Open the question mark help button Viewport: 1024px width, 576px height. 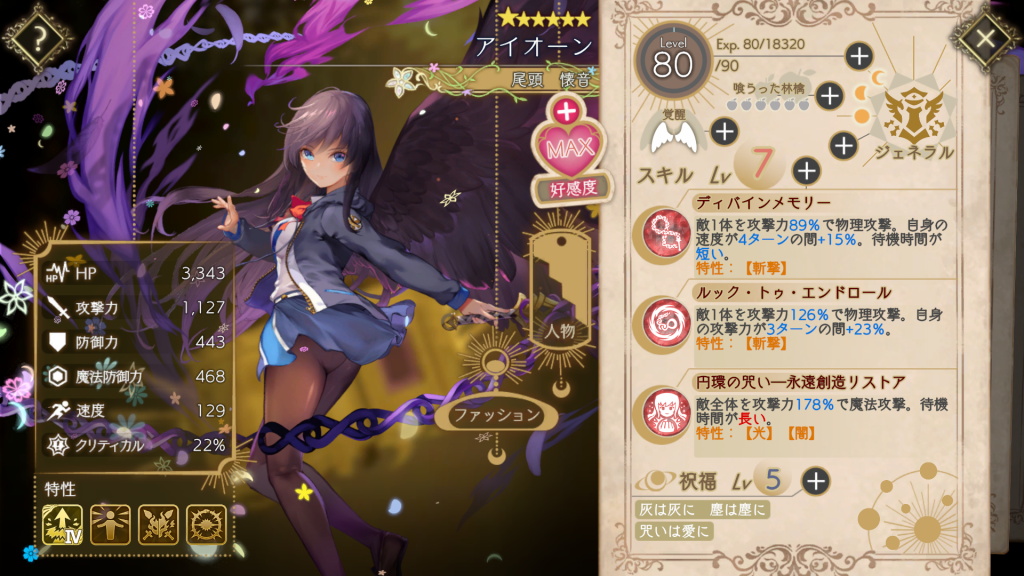[x=39, y=39]
